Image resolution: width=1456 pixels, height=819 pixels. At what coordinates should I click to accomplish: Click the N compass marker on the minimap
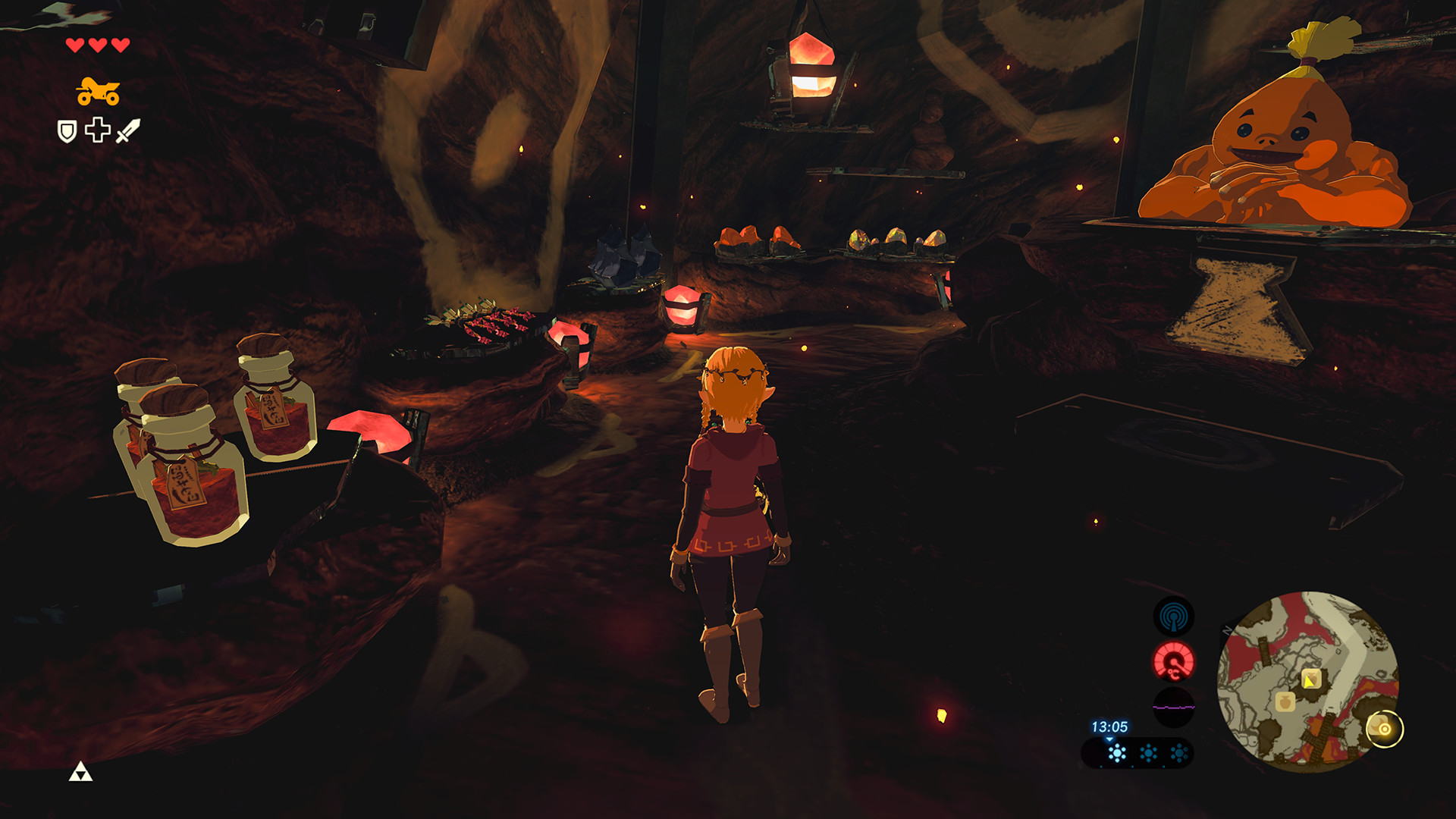[x=1228, y=629]
